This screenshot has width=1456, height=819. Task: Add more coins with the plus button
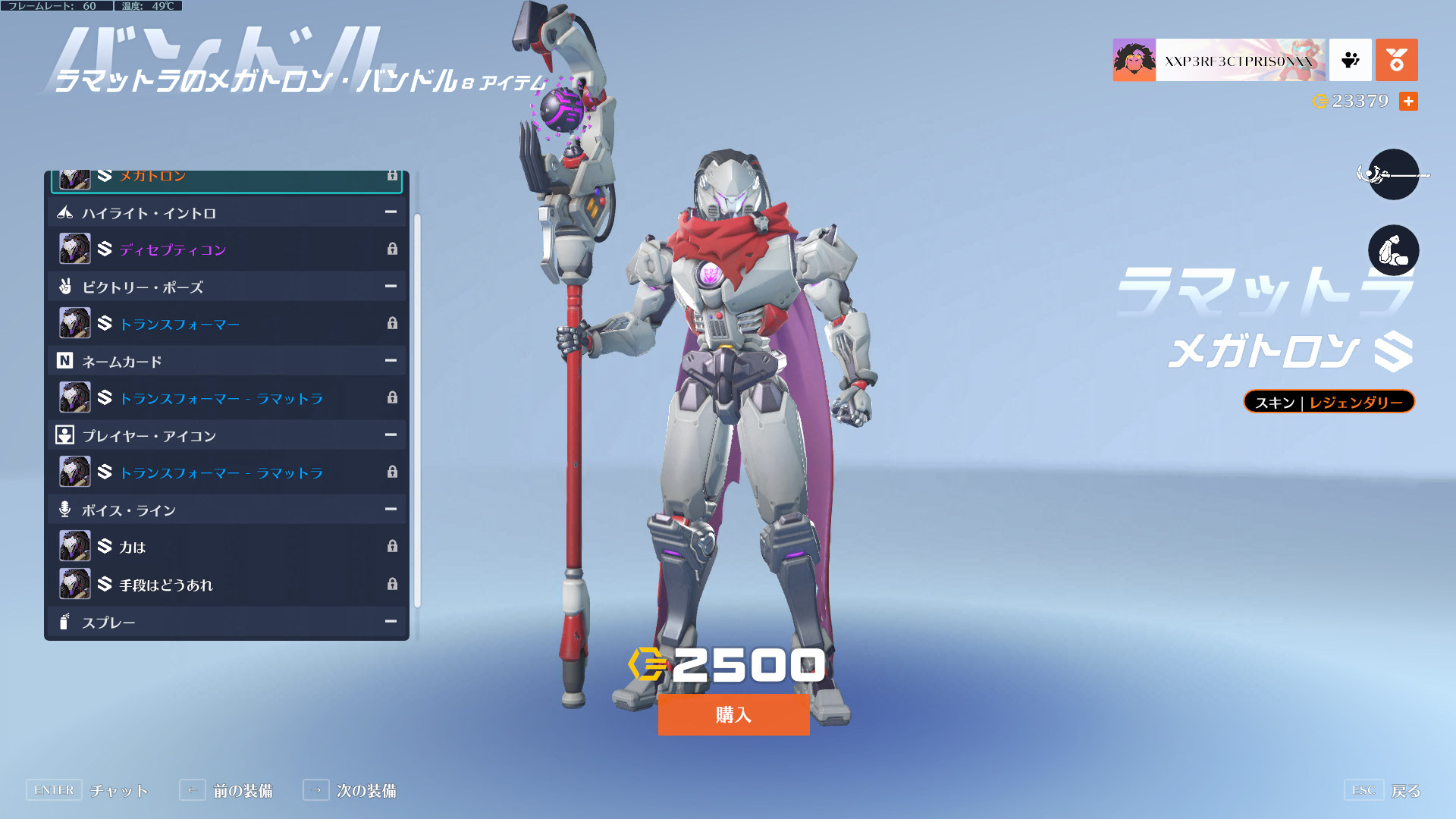click(1408, 102)
